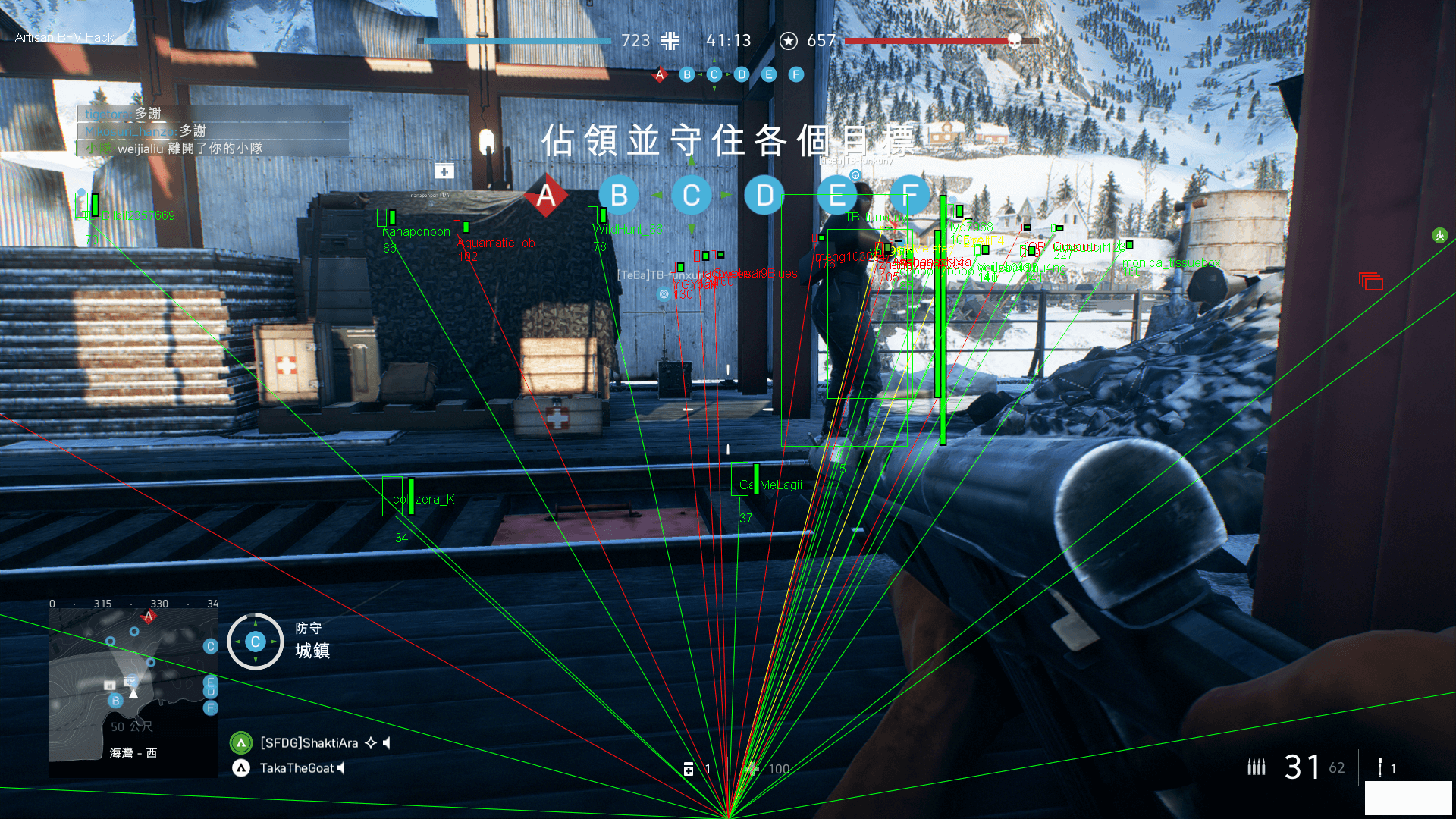Select the large blue B objective marker
1456x819 pixels.
619,196
